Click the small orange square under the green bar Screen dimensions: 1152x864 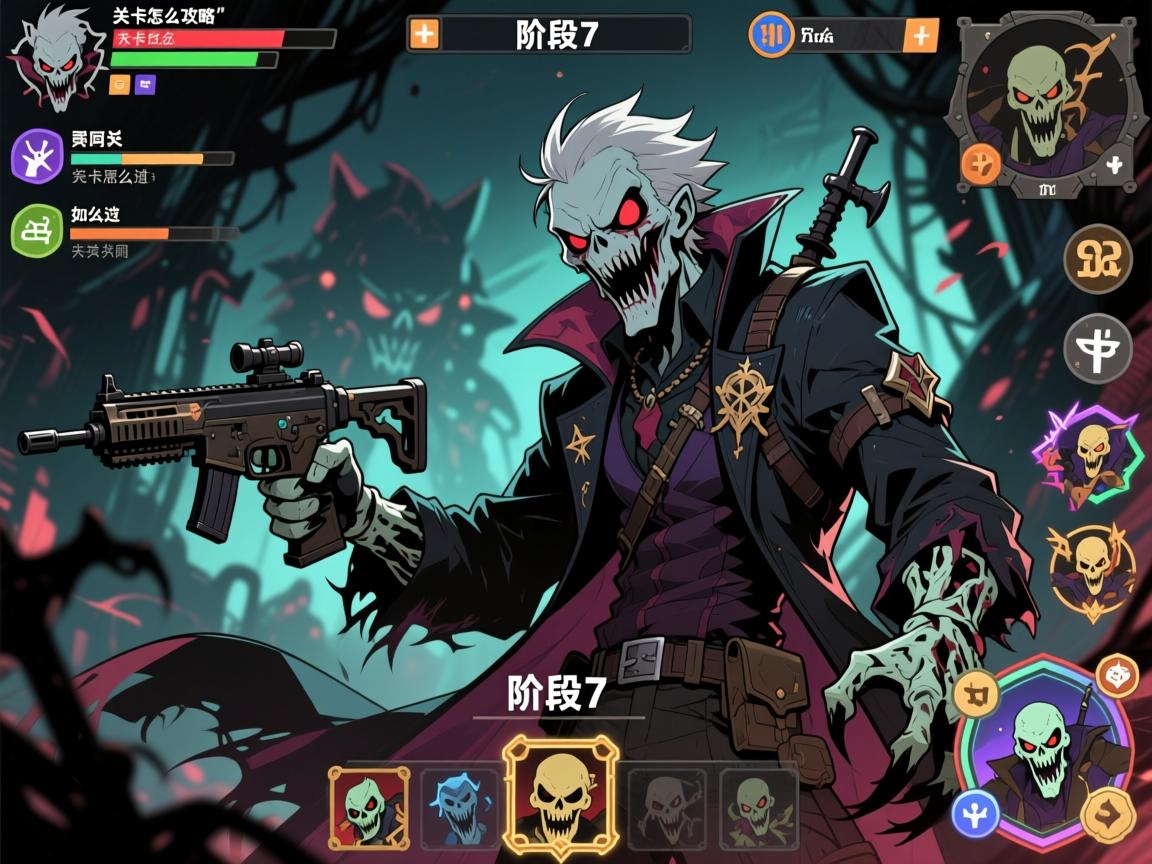pos(119,84)
